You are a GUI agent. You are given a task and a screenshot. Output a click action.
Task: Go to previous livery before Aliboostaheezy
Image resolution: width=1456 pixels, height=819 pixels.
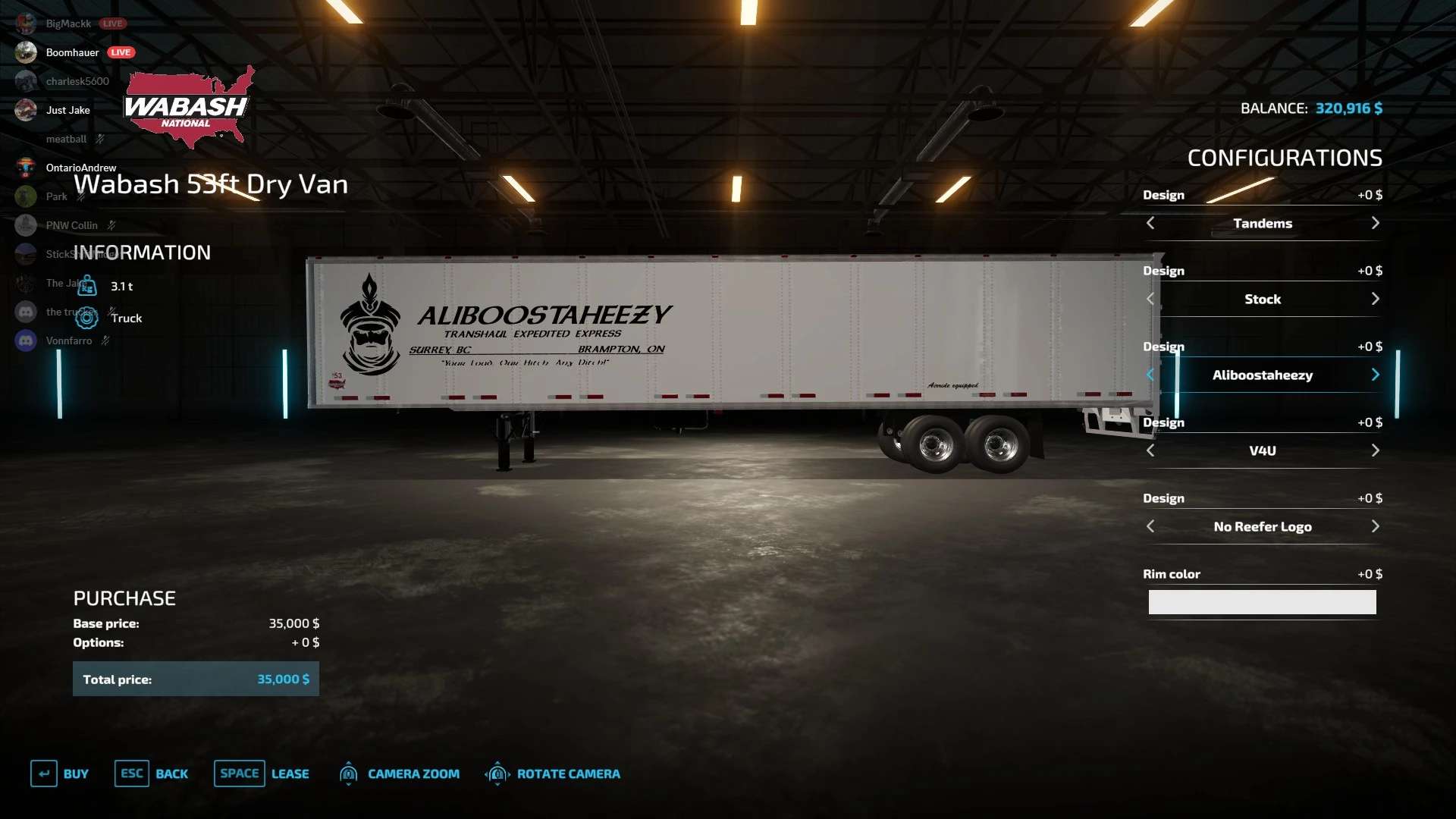click(1150, 375)
